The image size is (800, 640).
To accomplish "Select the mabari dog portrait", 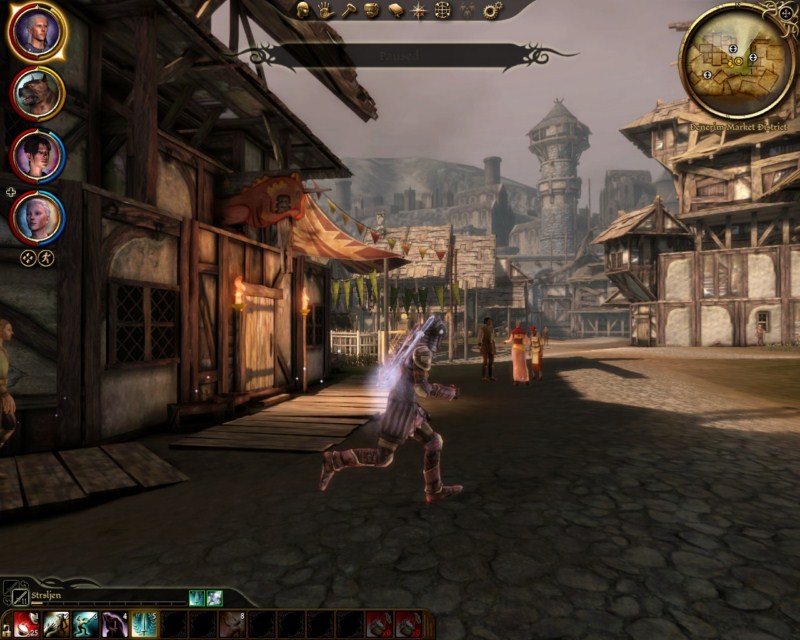I will (38, 93).
